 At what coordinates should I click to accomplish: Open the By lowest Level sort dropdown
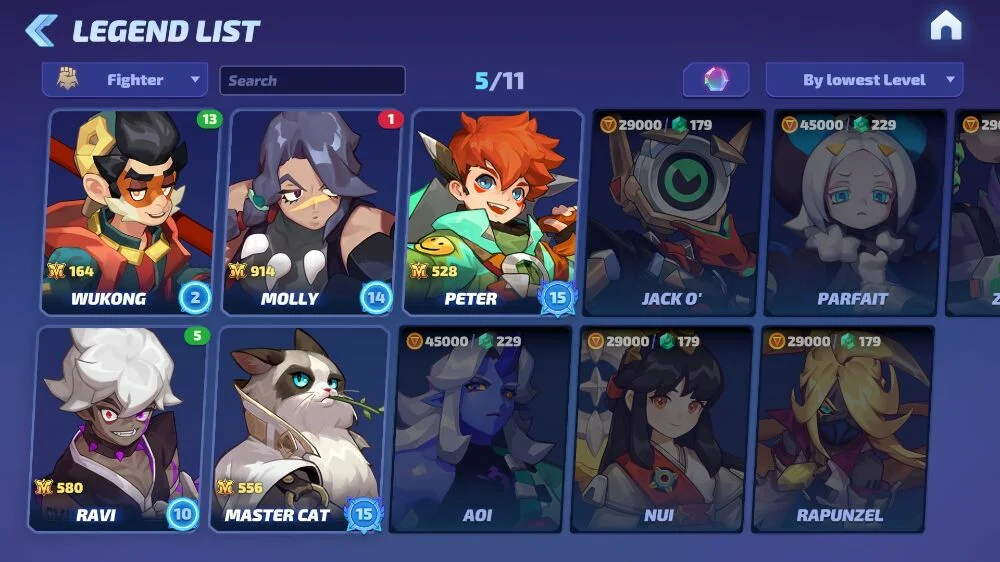864,80
